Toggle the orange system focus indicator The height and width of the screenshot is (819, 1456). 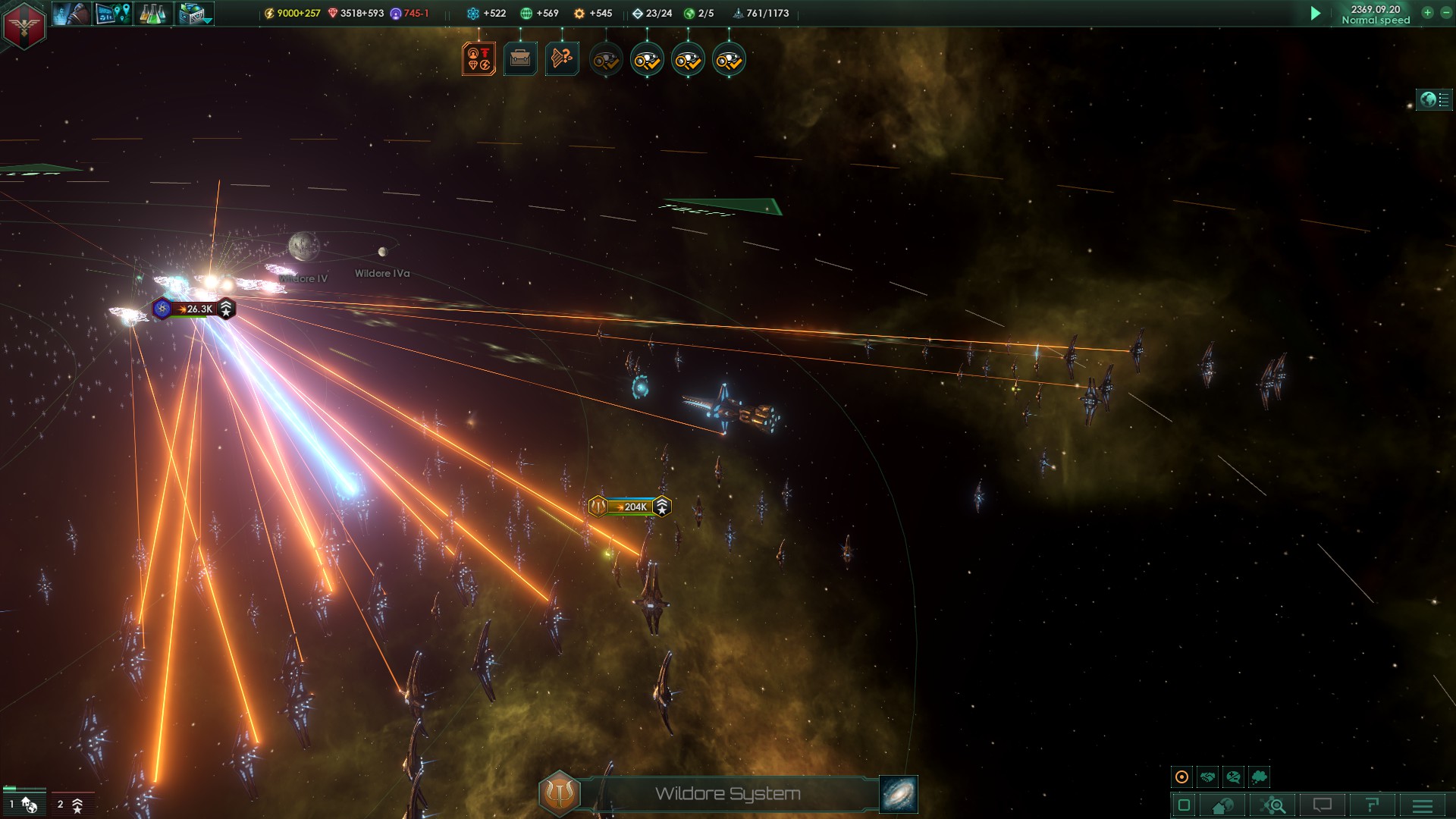click(x=1181, y=777)
